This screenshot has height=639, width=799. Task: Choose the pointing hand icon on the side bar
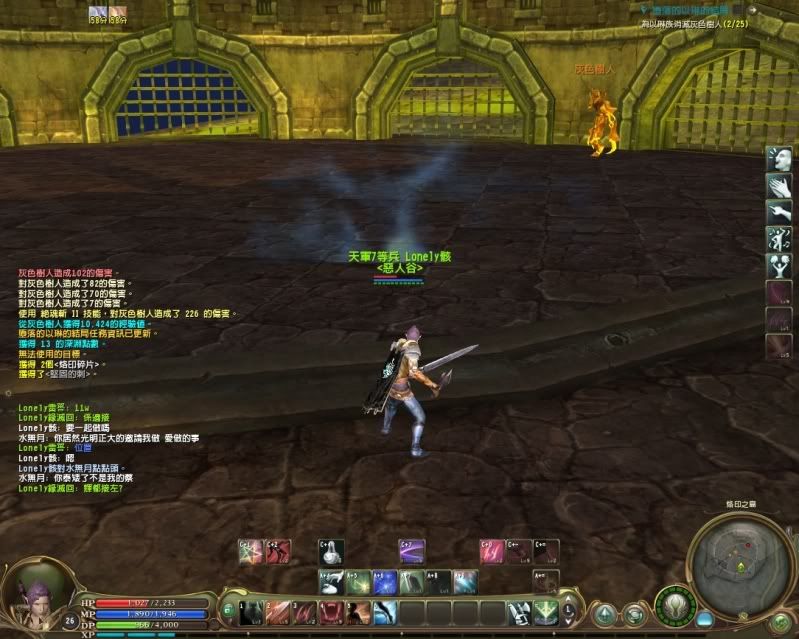coord(779,212)
